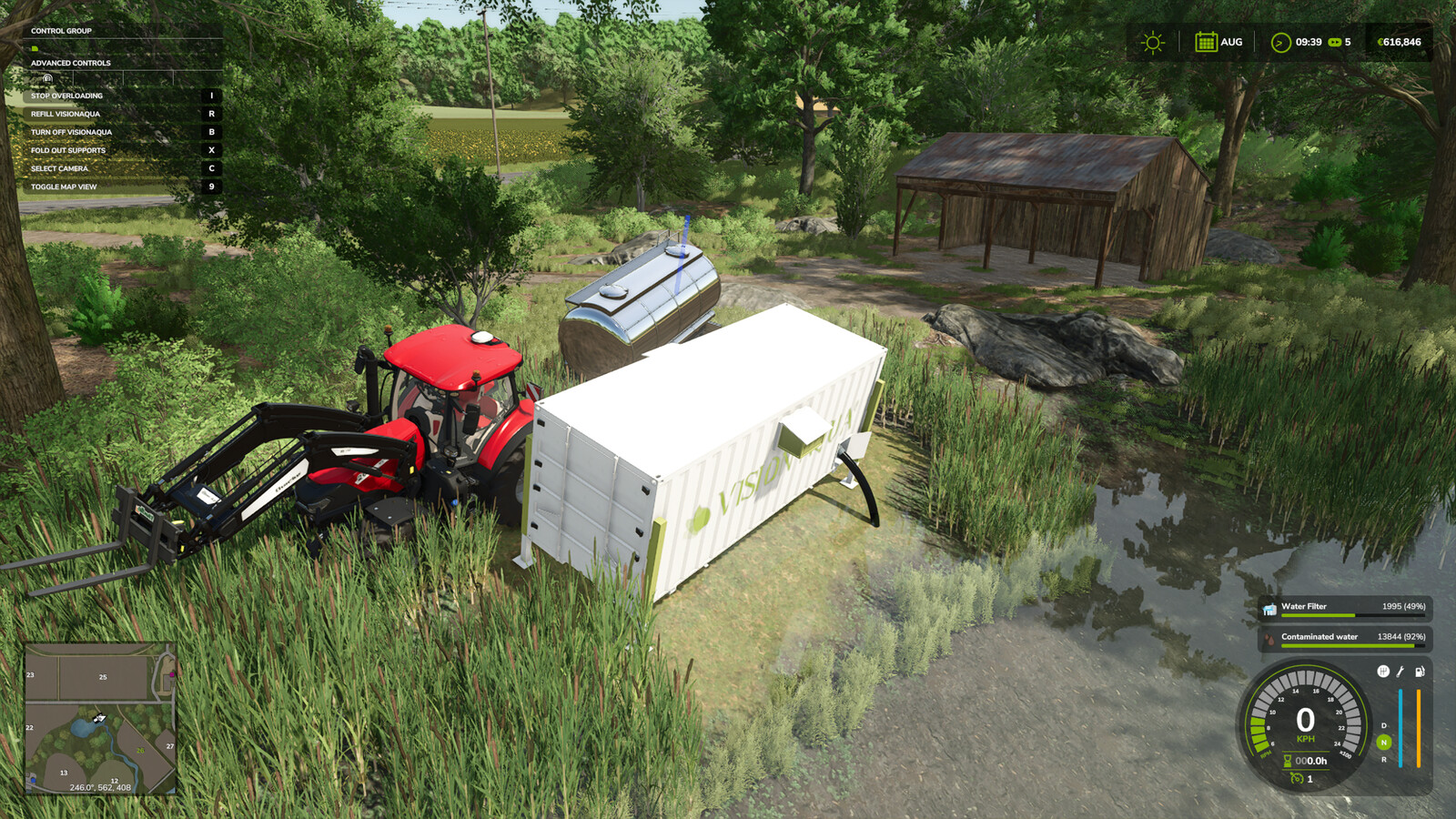Image resolution: width=1456 pixels, height=819 pixels.
Task: Click the gearbox icon above the gauges
Action: pyautogui.click(x=1383, y=672)
